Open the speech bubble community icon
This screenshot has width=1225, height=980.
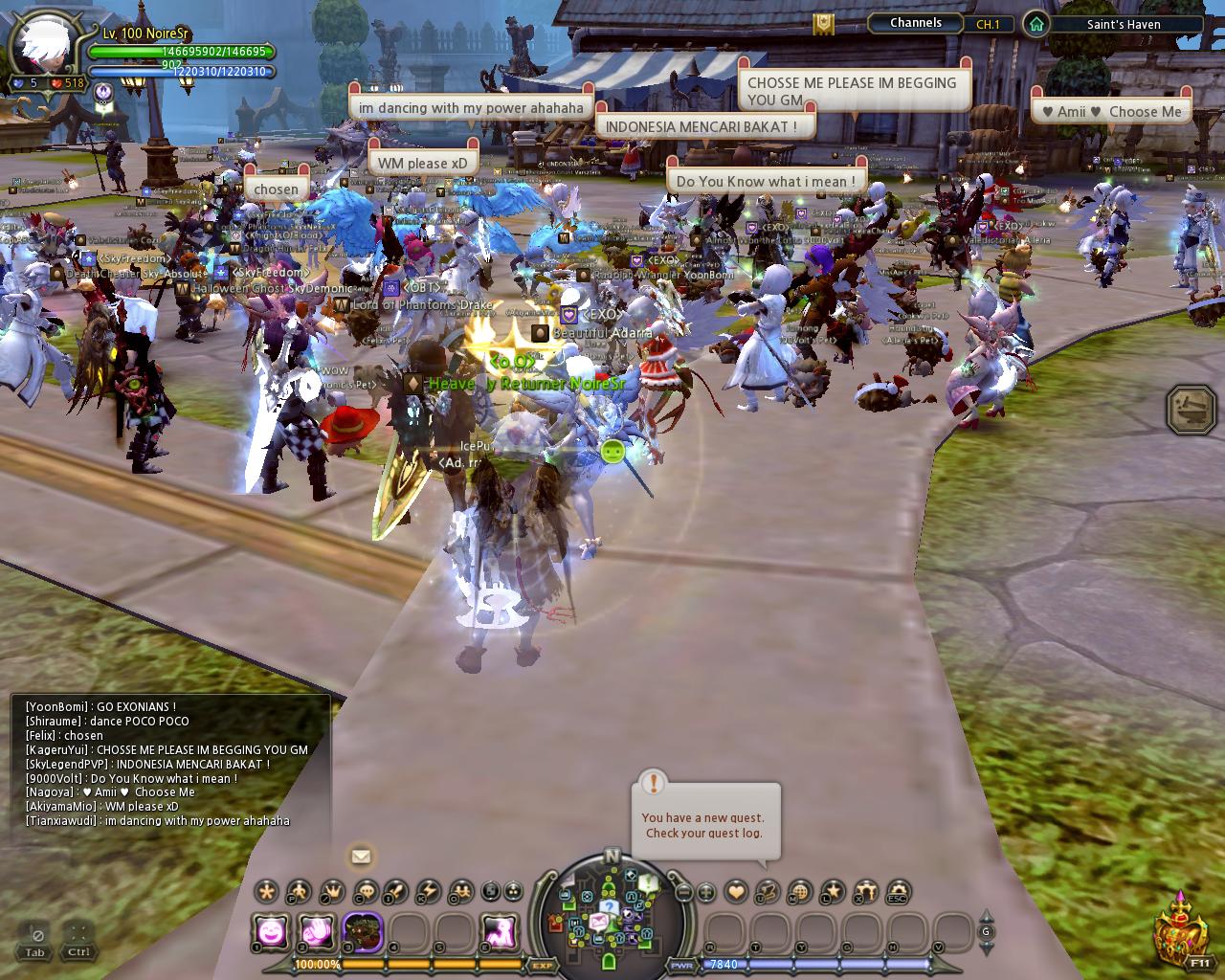point(365,892)
